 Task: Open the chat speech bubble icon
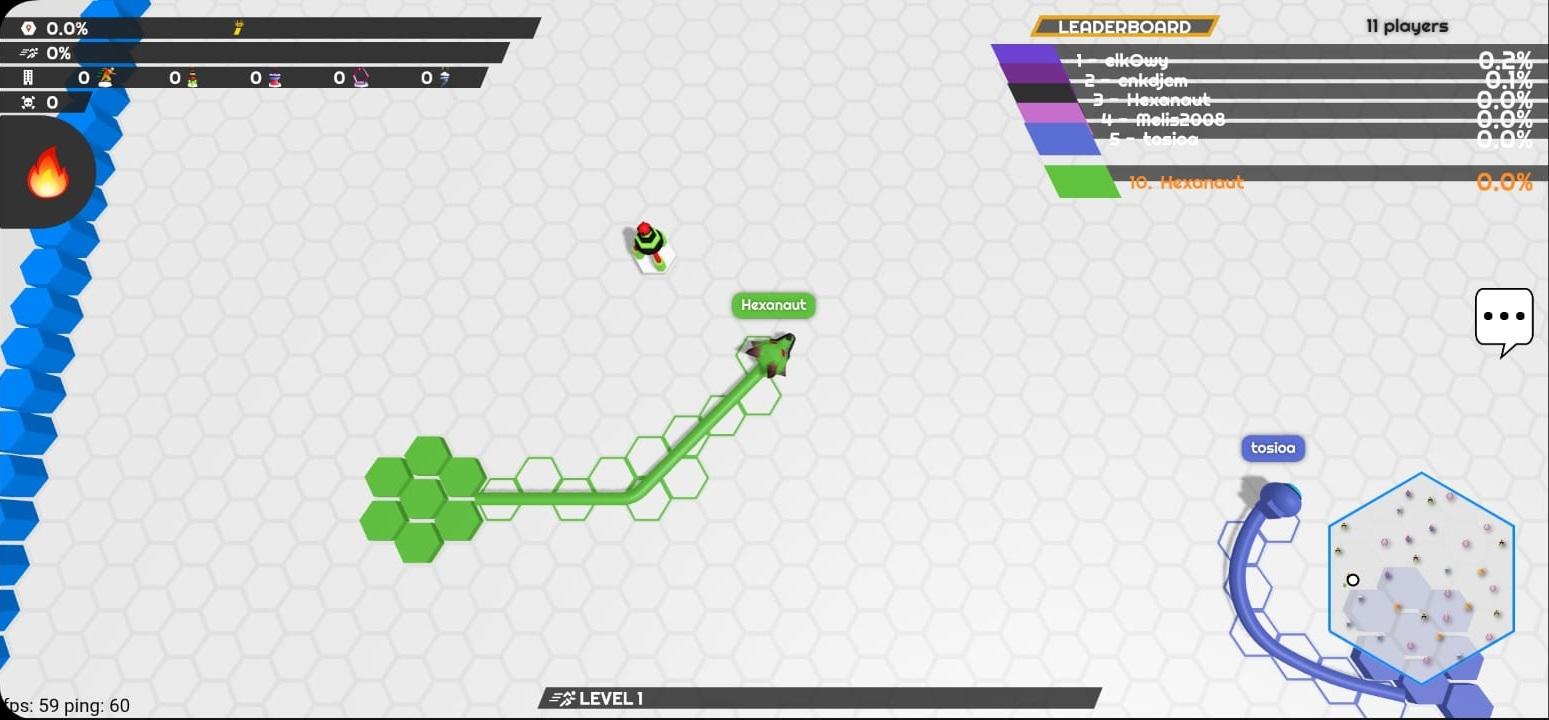click(x=1503, y=318)
